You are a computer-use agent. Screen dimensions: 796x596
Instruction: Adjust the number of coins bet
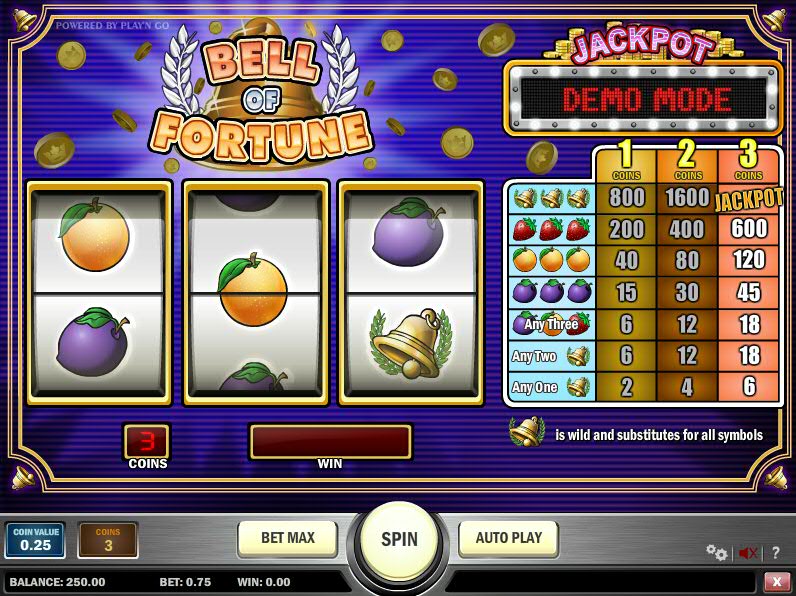(108, 540)
